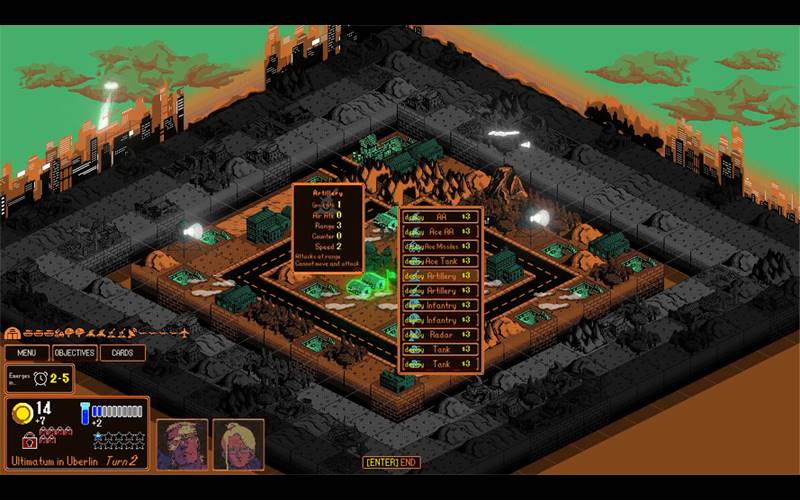Deploy the Ace Tank
800x500 pixels.
click(x=440, y=261)
